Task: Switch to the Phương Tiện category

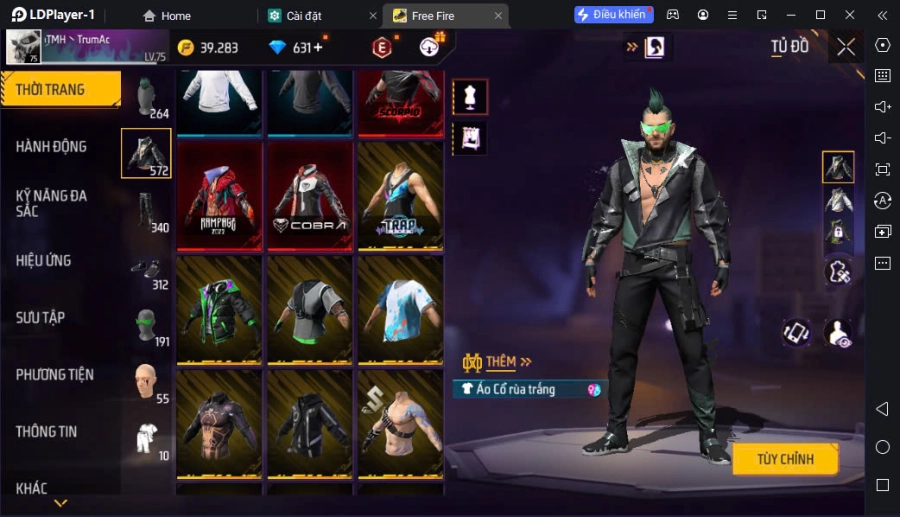Action: (x=55, y=375)
